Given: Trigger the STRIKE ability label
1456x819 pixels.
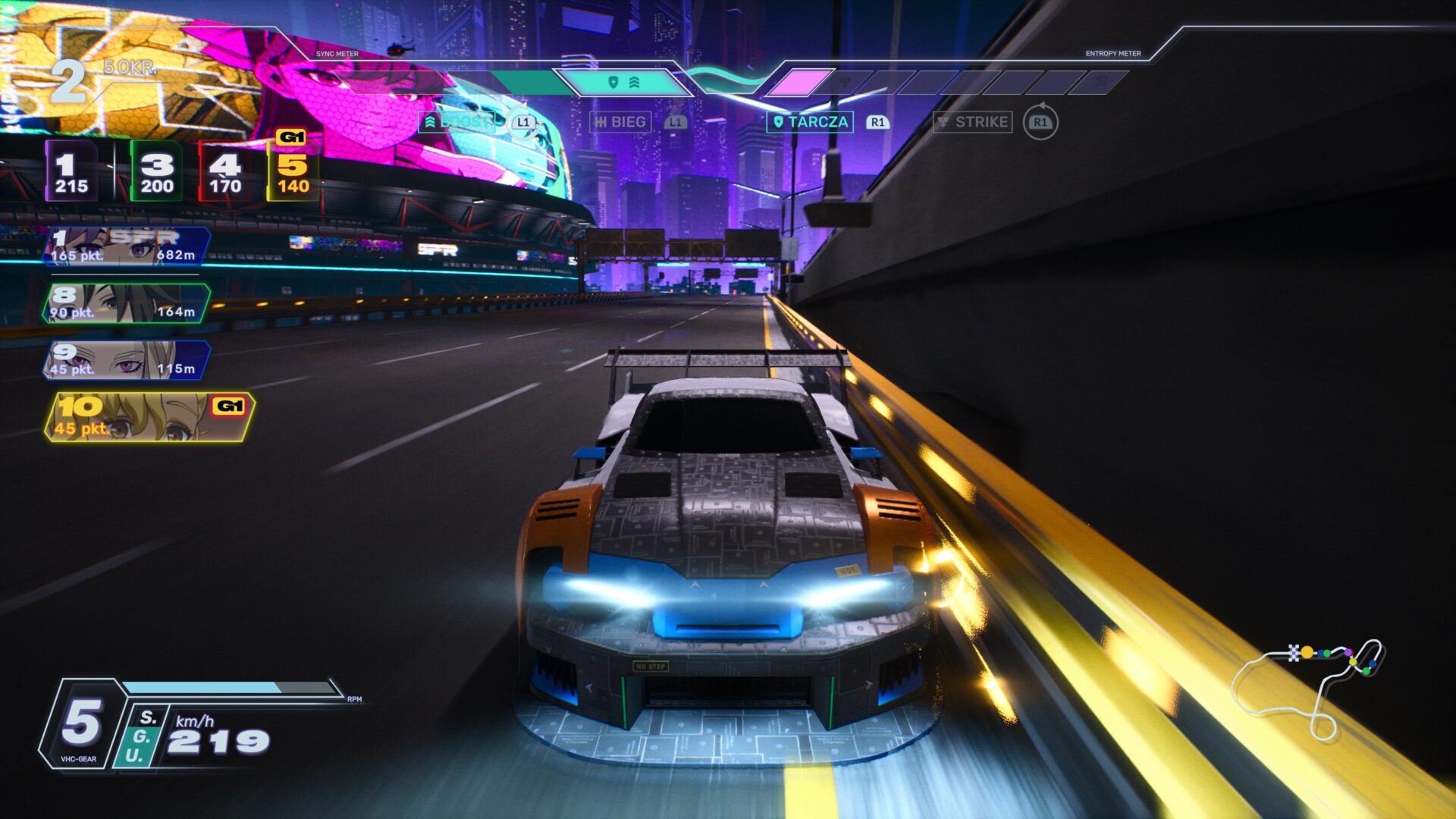Looking at the screenshot, I should click(972, 122).
